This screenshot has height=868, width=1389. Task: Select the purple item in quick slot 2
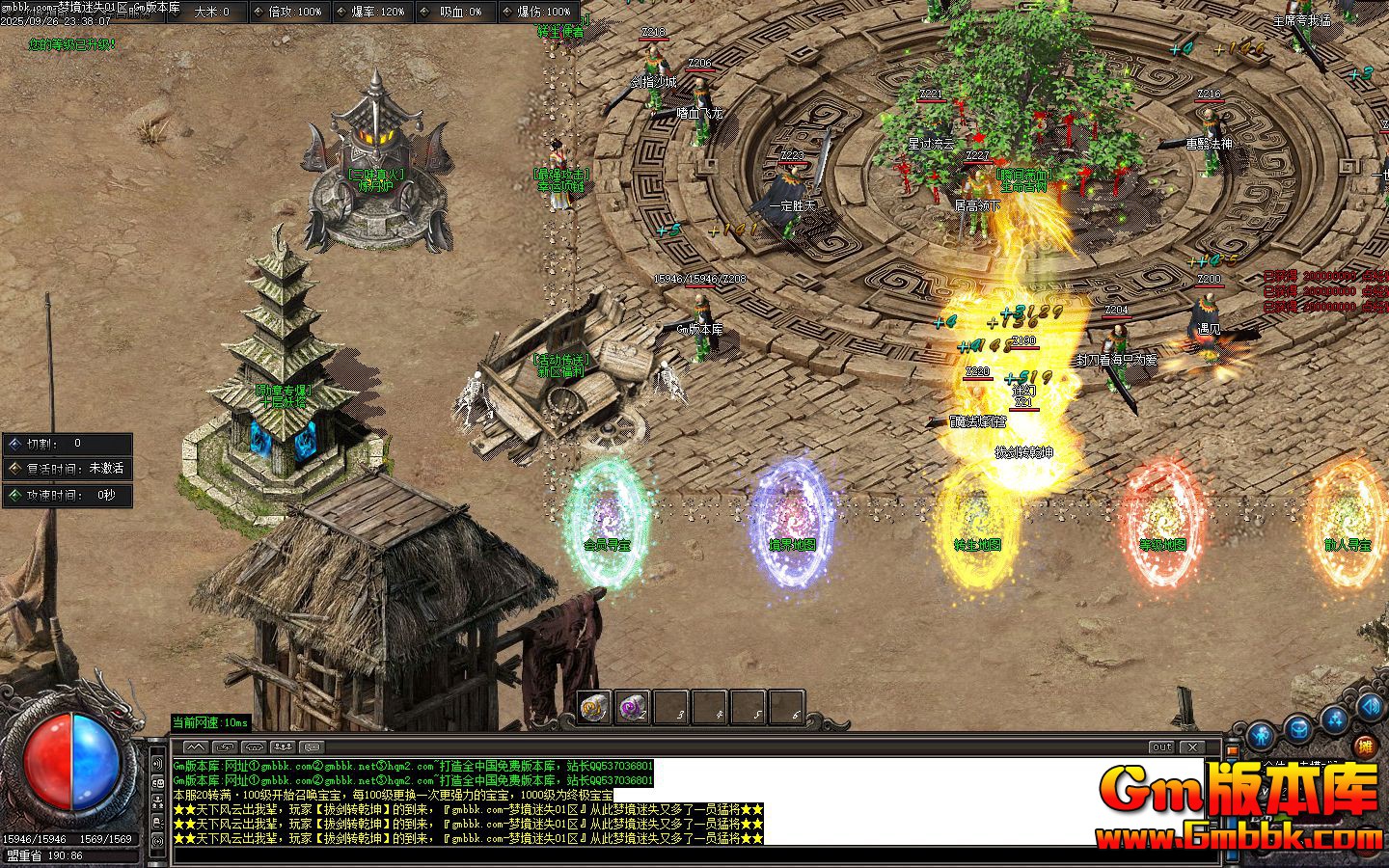pos(632,705)
